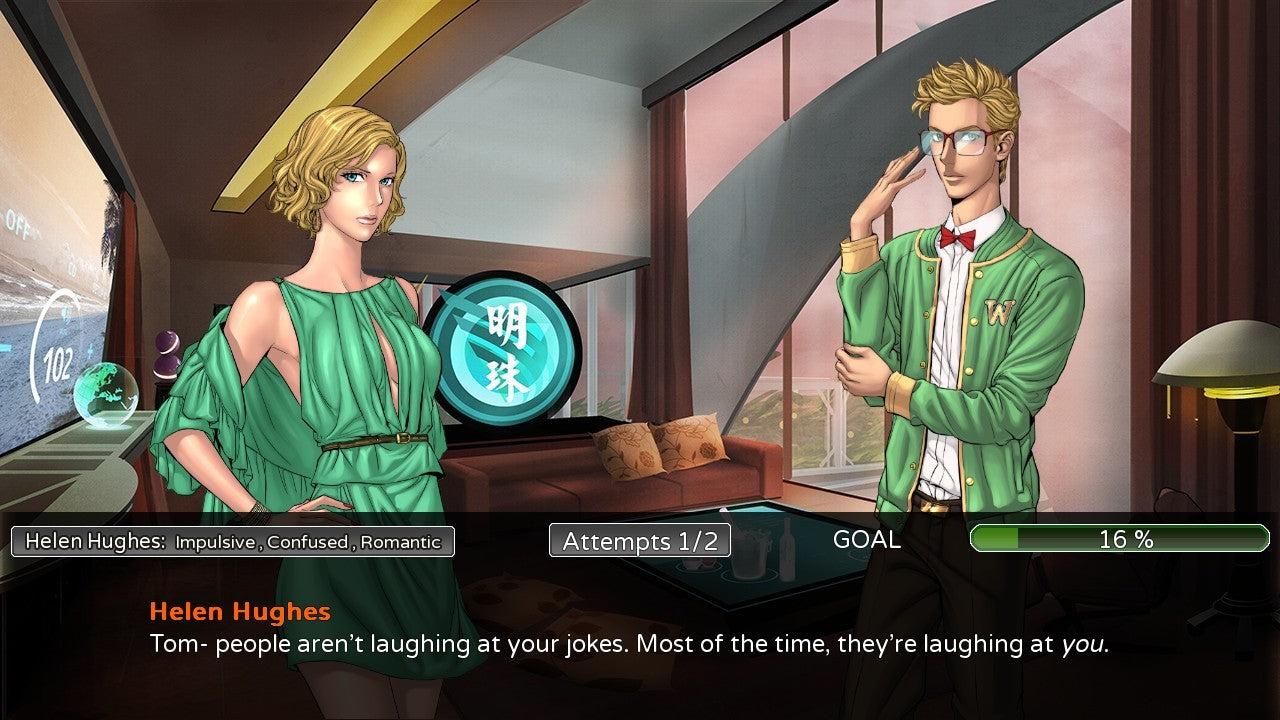This screenshot has height=720, width=1280.
Task: Open the Helen Hughes personality traits panel
Action: tap(232, 541)
